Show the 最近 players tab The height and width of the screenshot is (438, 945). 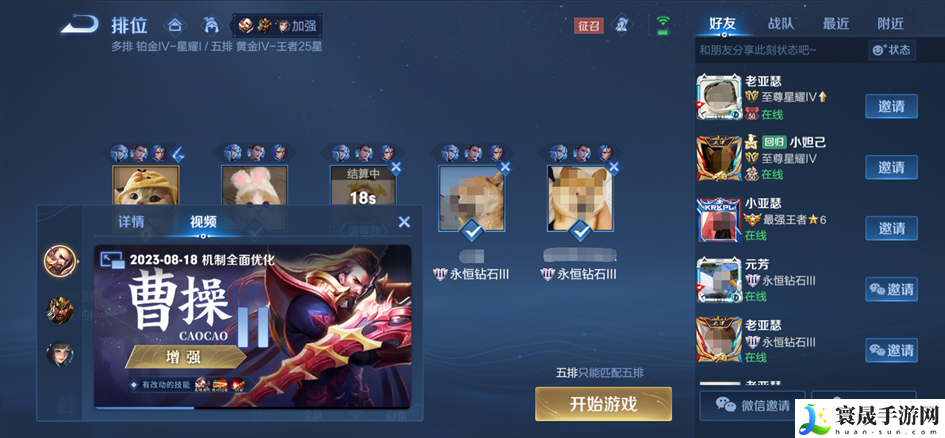tap(836, 23)
